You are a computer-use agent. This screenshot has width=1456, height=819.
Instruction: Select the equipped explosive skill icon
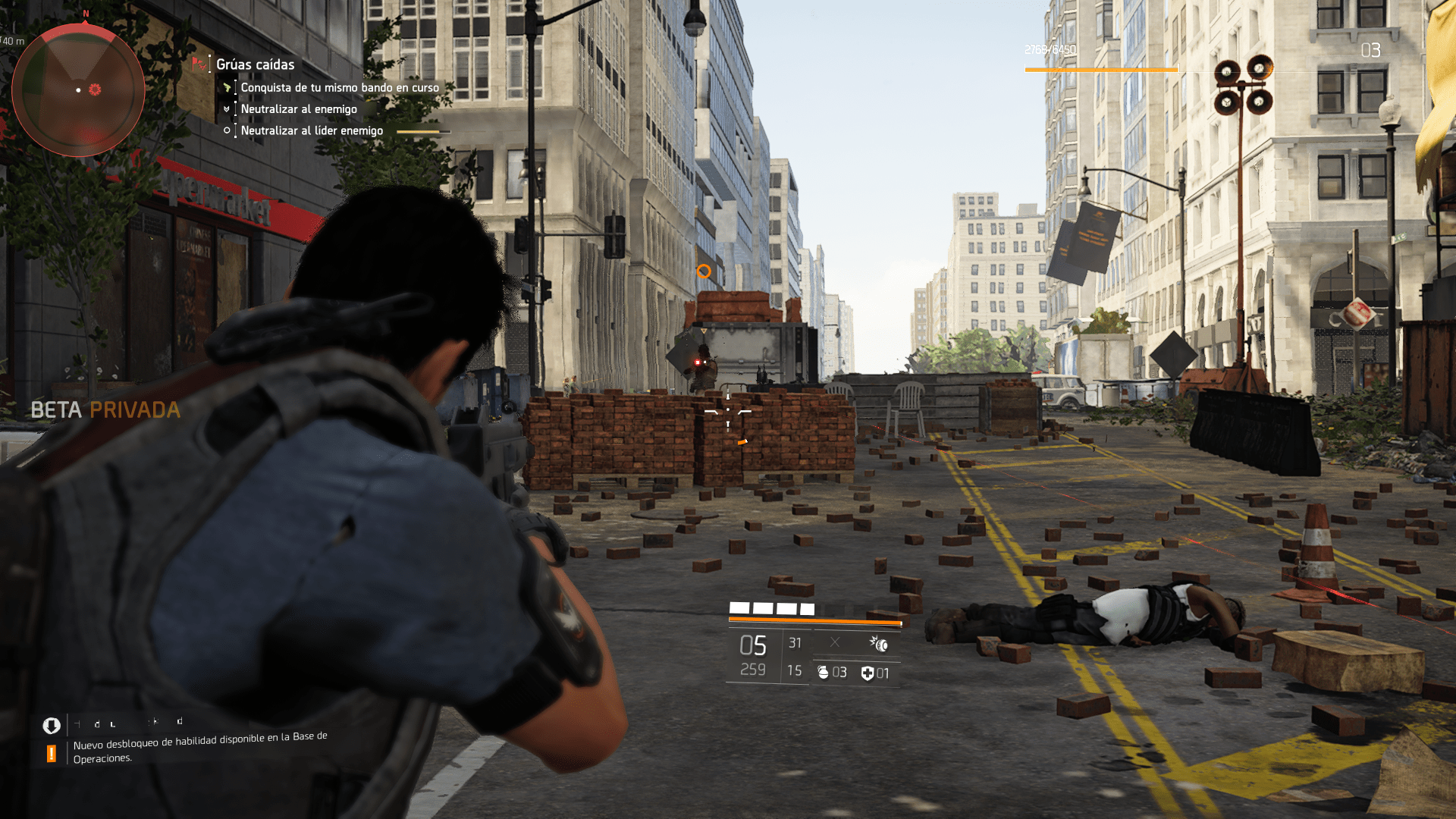point(880,642)
